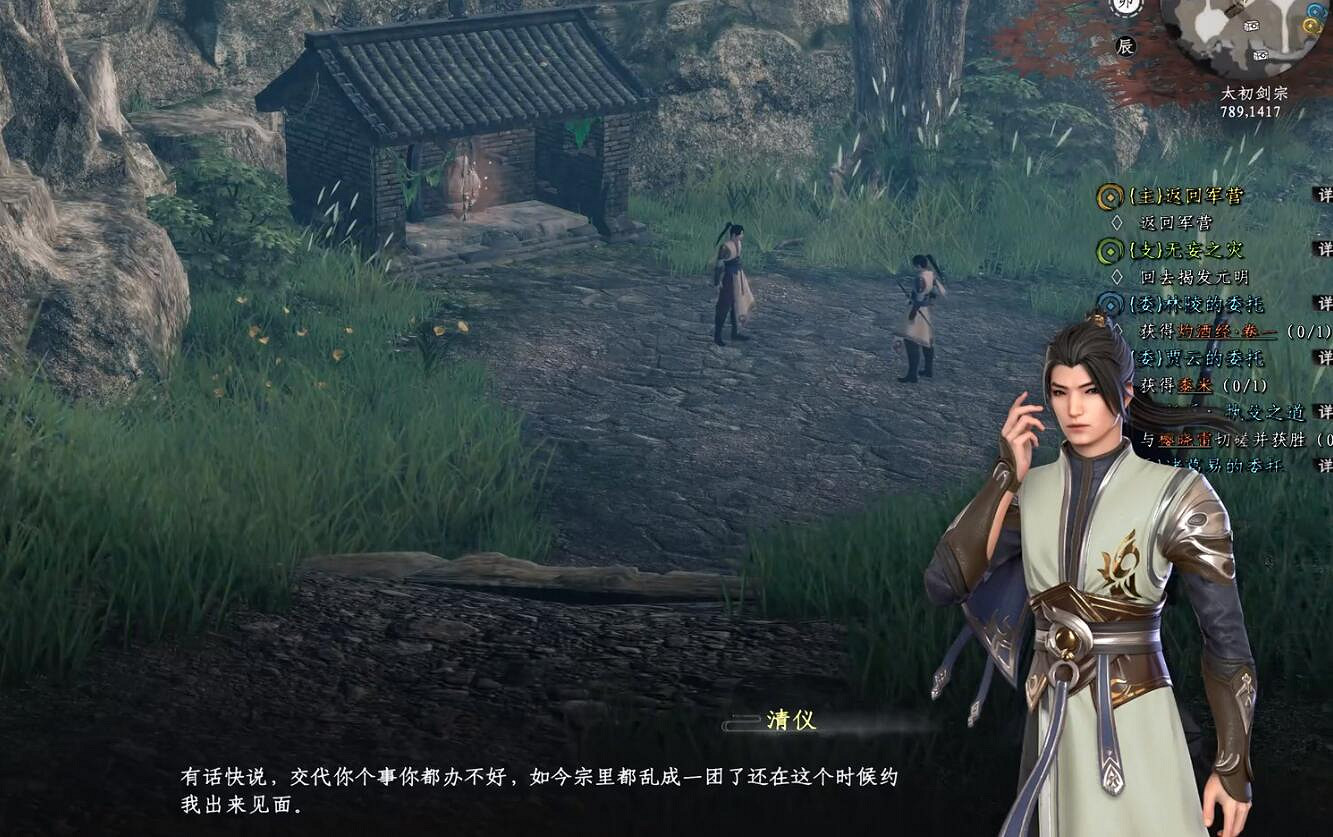This screenshot has height=837, width=1333.
Task: Toggle the objective marker for 获得黍米
Action: click(1117, 384)
